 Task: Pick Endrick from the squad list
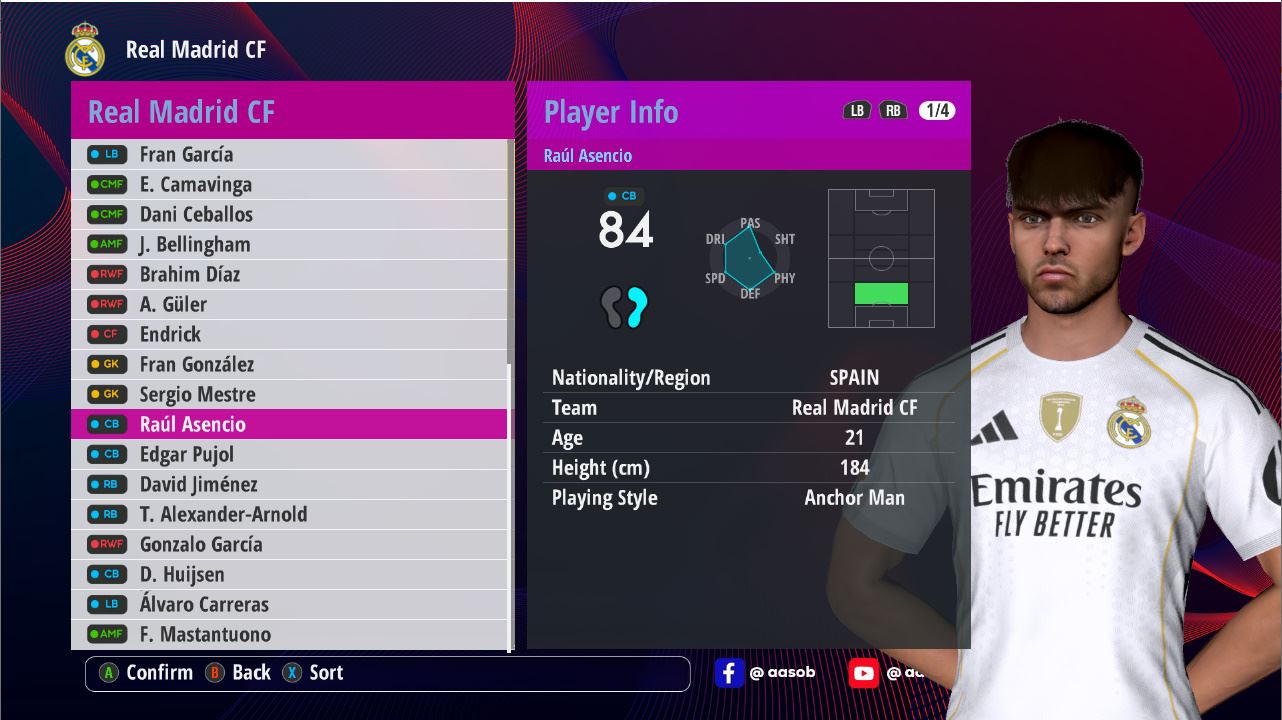click(x=290, y=334)
